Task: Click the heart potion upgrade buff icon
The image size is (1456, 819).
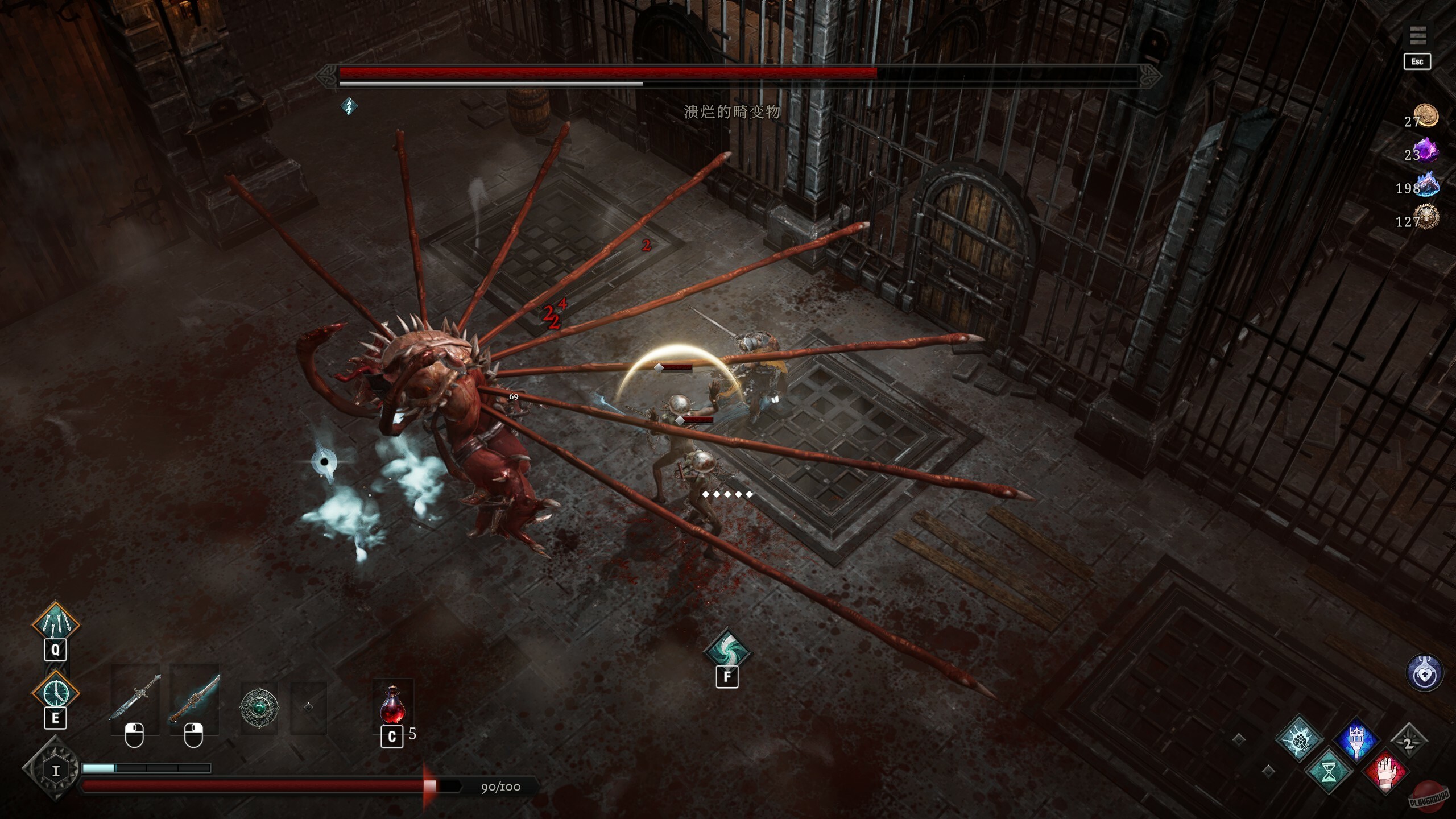Action: (x=1424, y=673)
